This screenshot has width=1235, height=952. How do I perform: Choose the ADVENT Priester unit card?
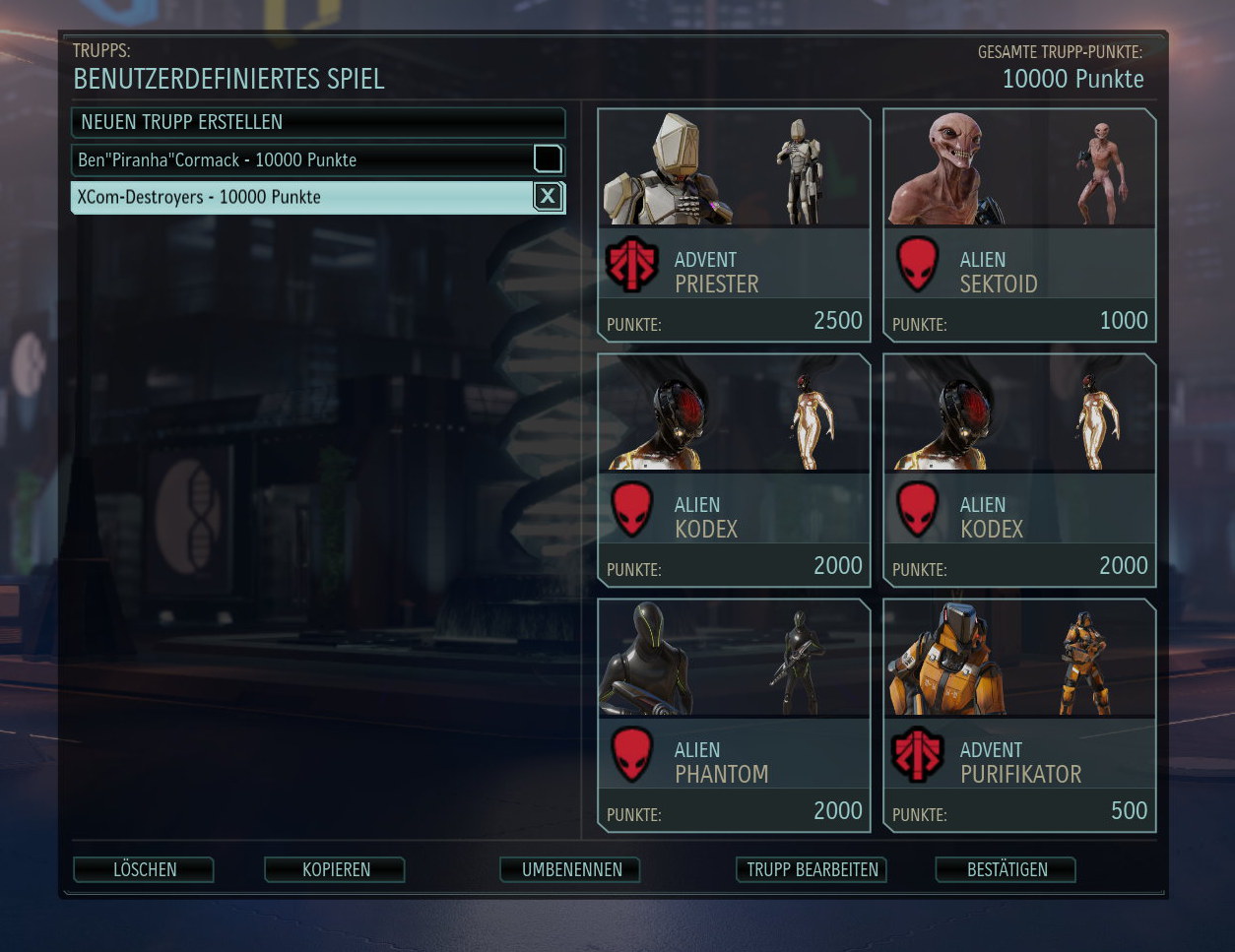(734, 225)
